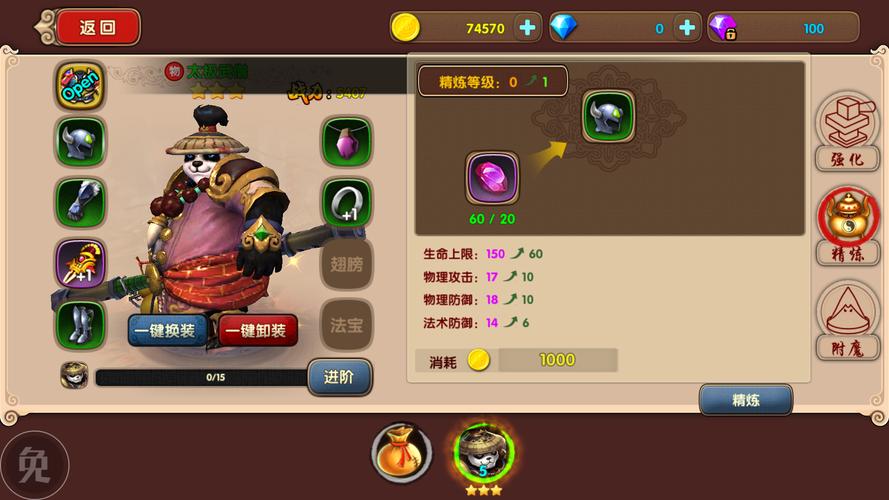Open the 强化 enhance tab
Image resolution: width=889 pixels, height=500 pixels.
point(846,130)
